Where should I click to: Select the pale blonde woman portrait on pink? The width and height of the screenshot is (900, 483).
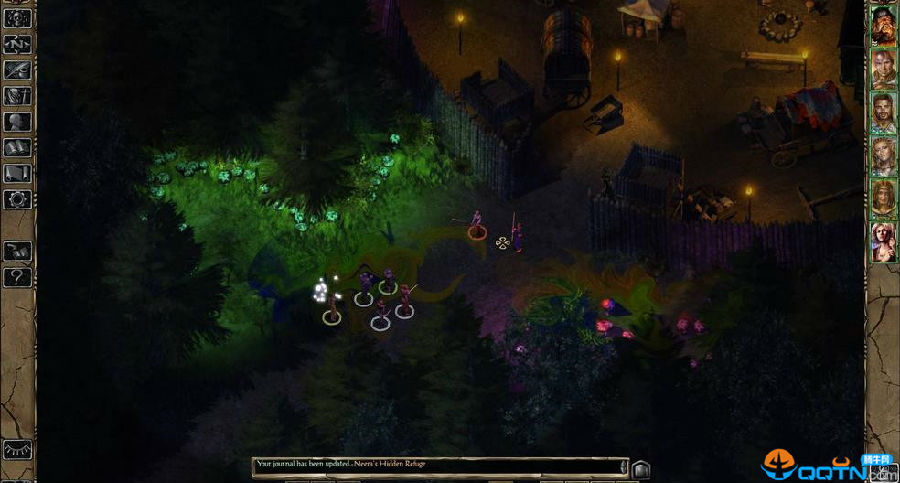[x=883, y=241]
